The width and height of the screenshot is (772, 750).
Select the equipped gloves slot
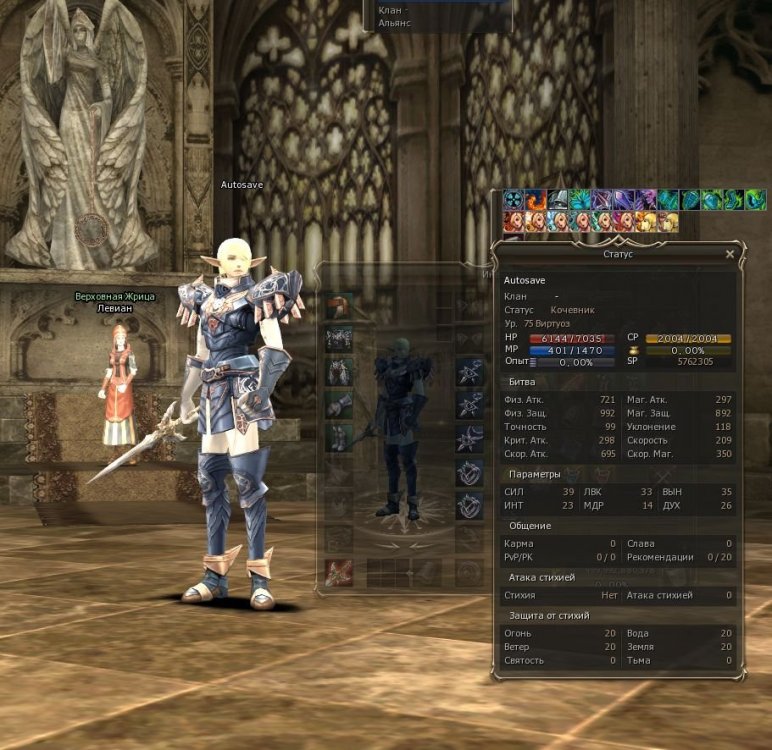click(339, 405)
